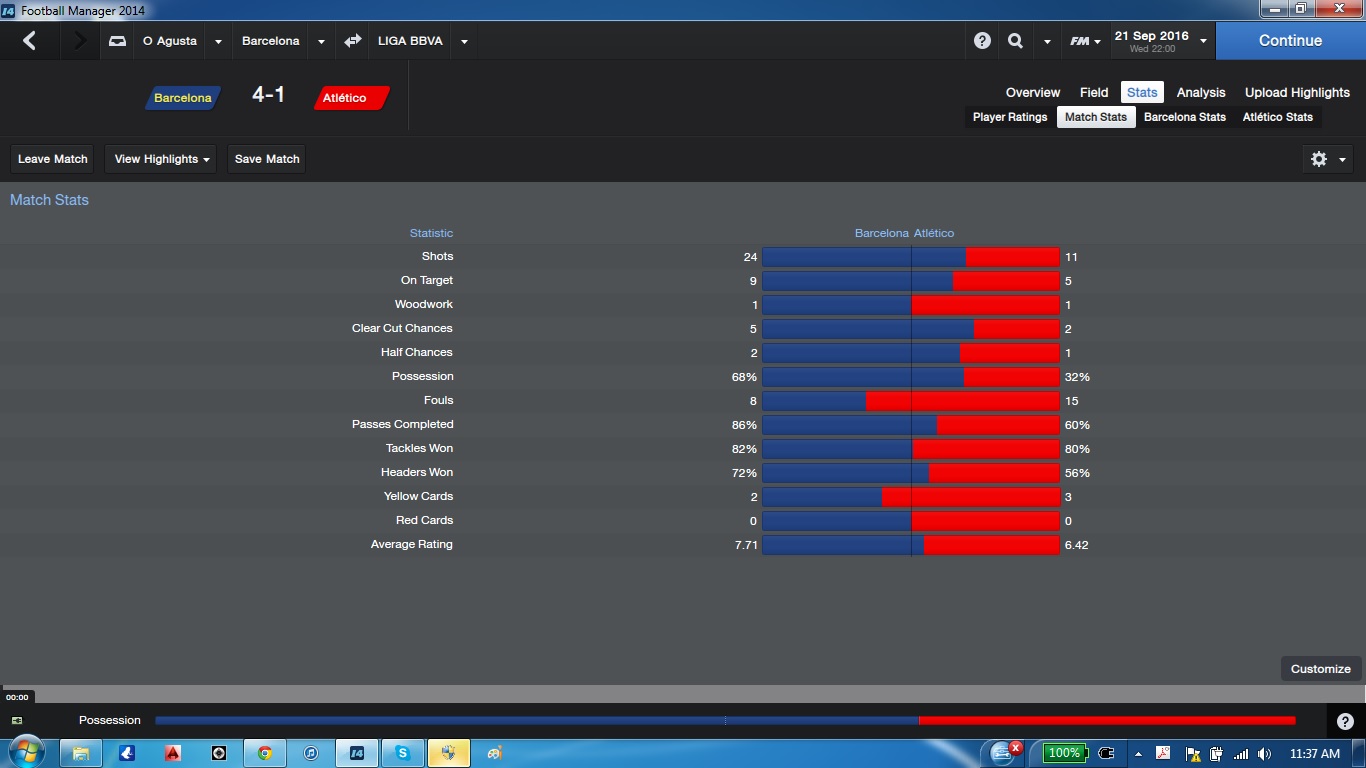Open the FM menu dropdown

pos(1085,41)
